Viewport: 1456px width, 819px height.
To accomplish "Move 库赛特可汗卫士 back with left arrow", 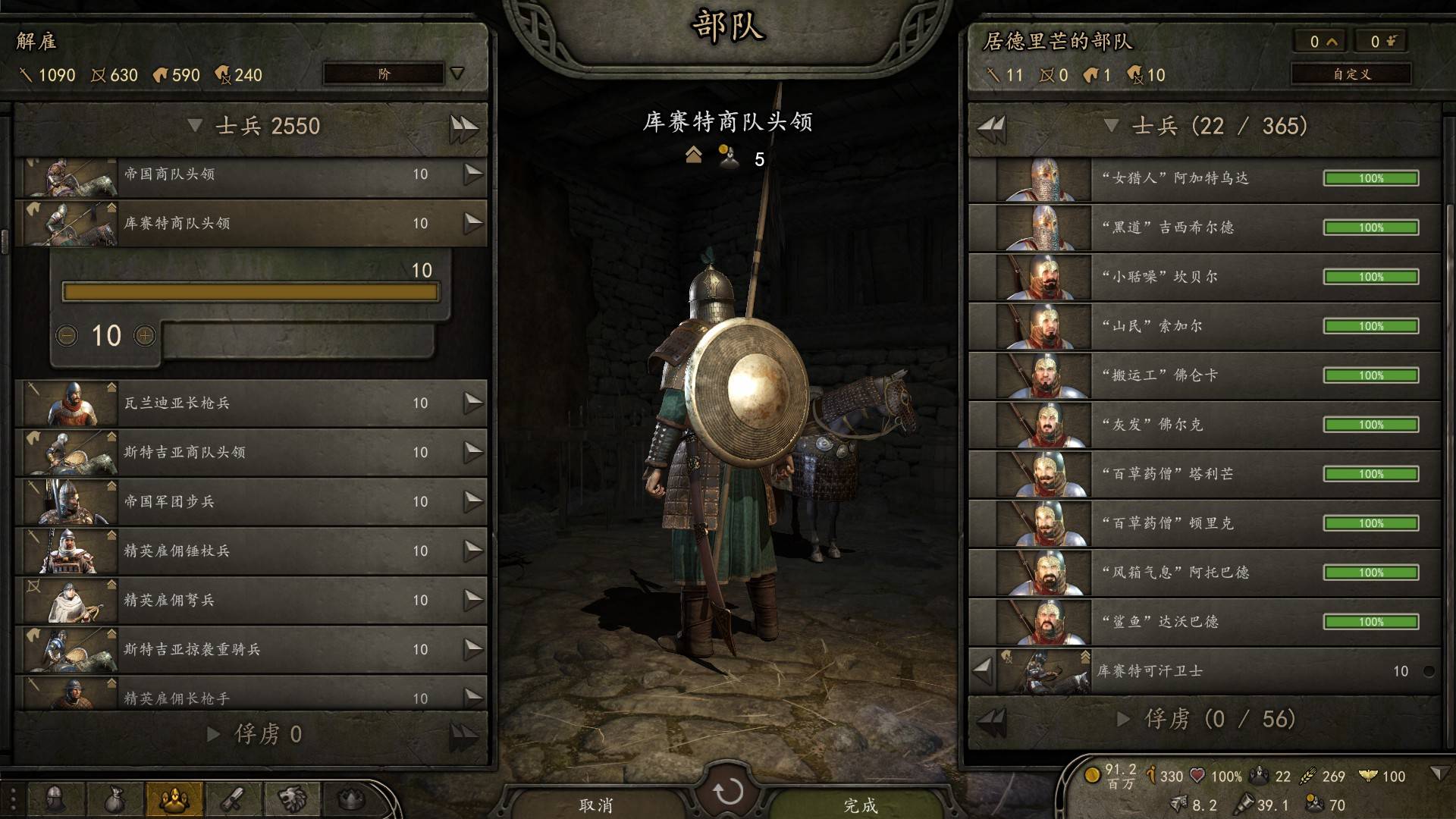I will point(983,670).
